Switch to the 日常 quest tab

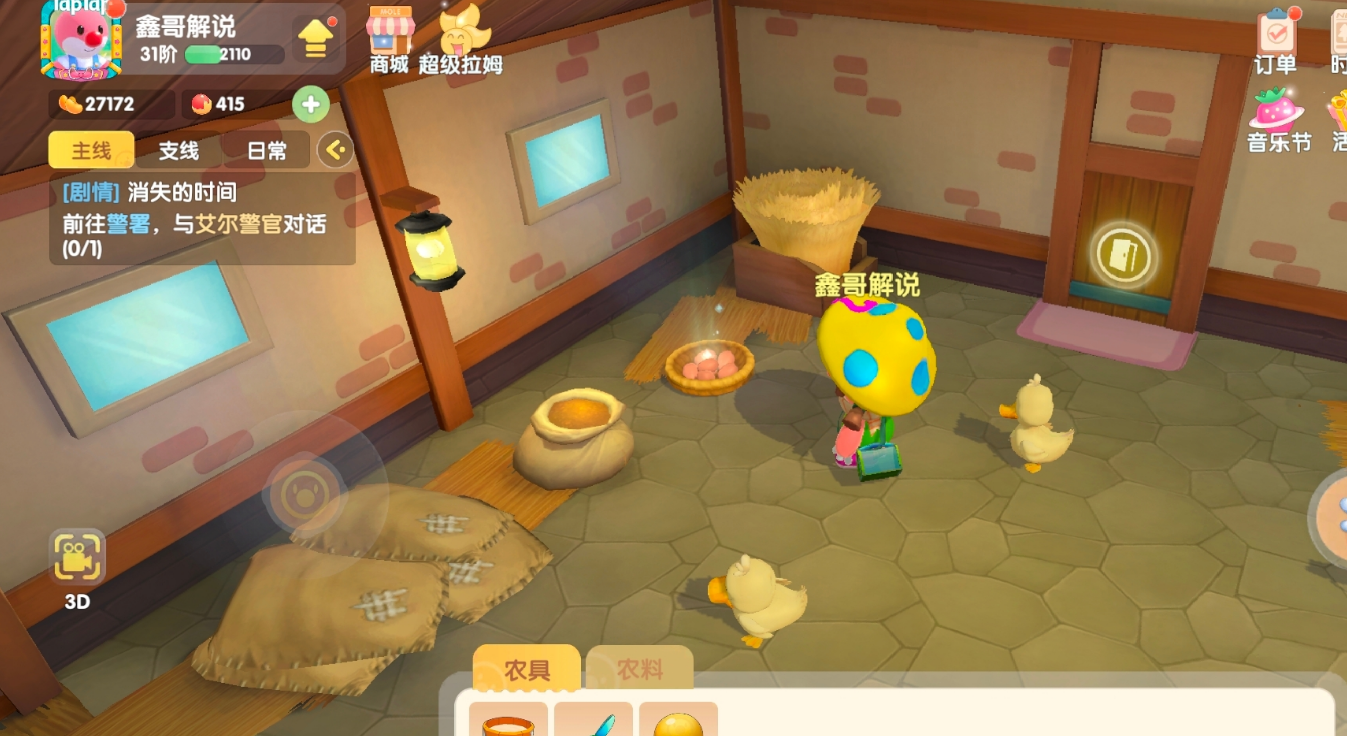click(x=266, y=150)
